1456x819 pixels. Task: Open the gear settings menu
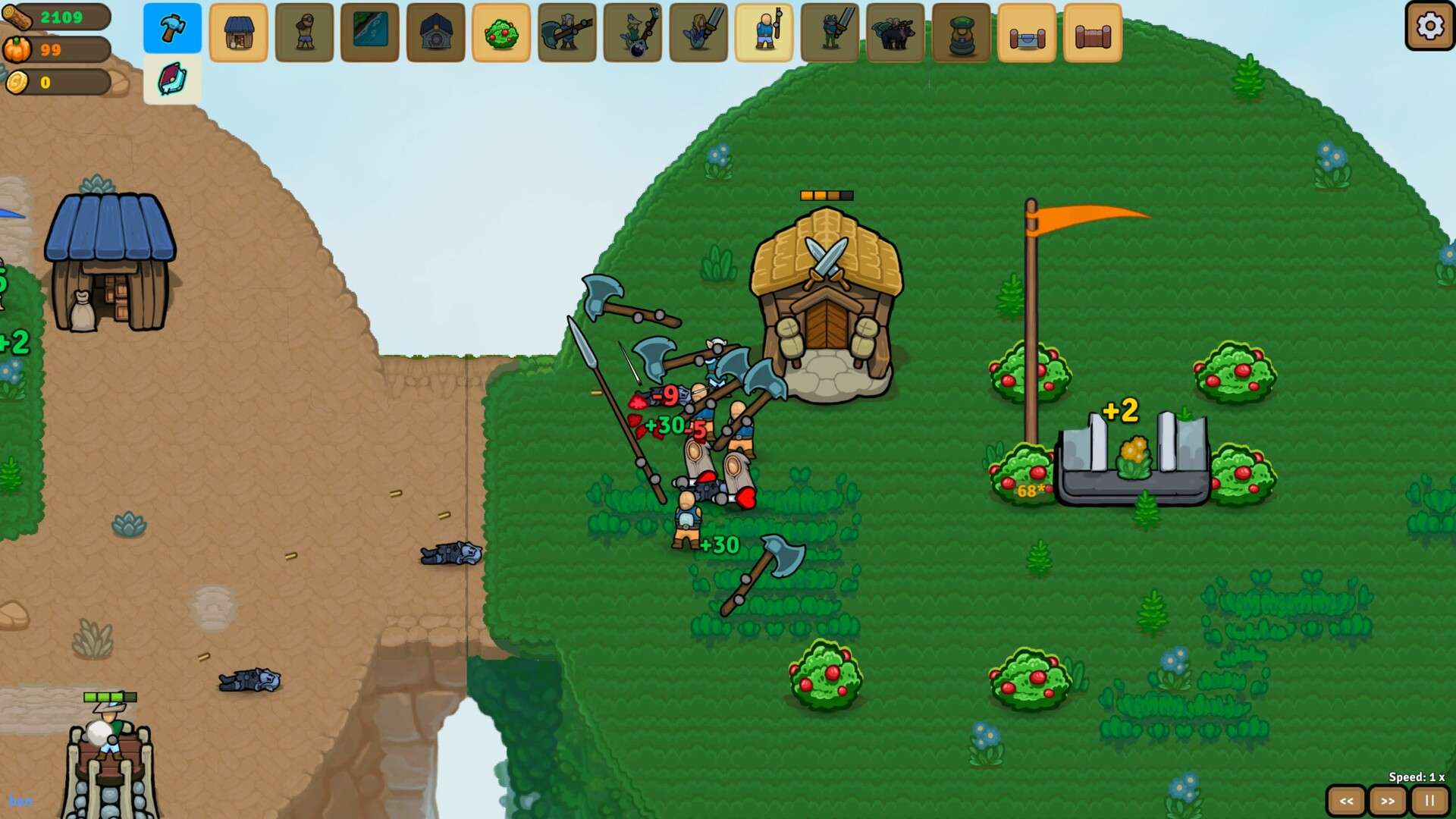[x=1429, y=27]
